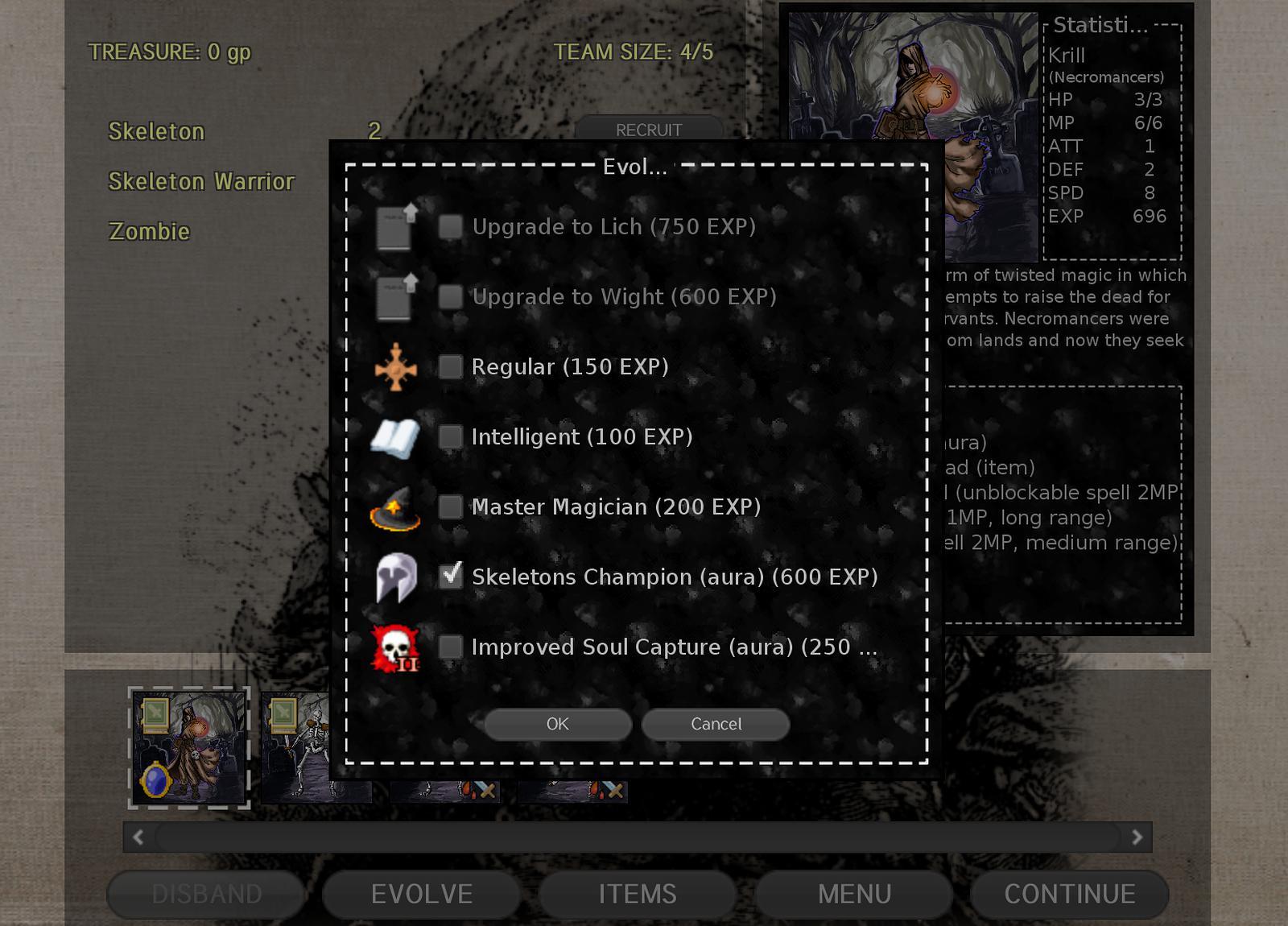Check the Improved Soul Capture checkbox
This screenshot has height=926, width=1288.
coord(449,647)
